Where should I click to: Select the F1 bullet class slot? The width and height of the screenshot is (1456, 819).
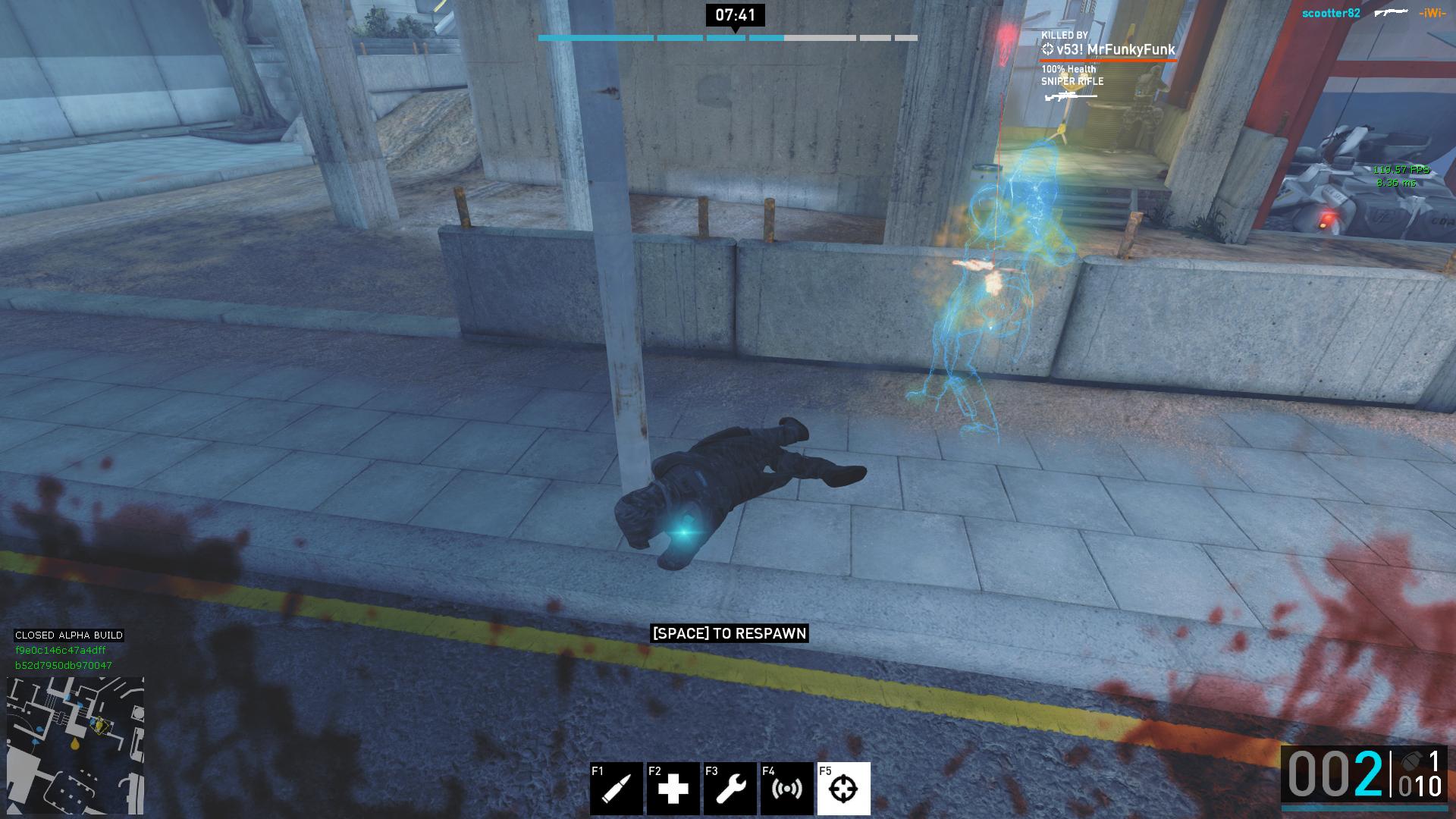click(x=617, y=789)
